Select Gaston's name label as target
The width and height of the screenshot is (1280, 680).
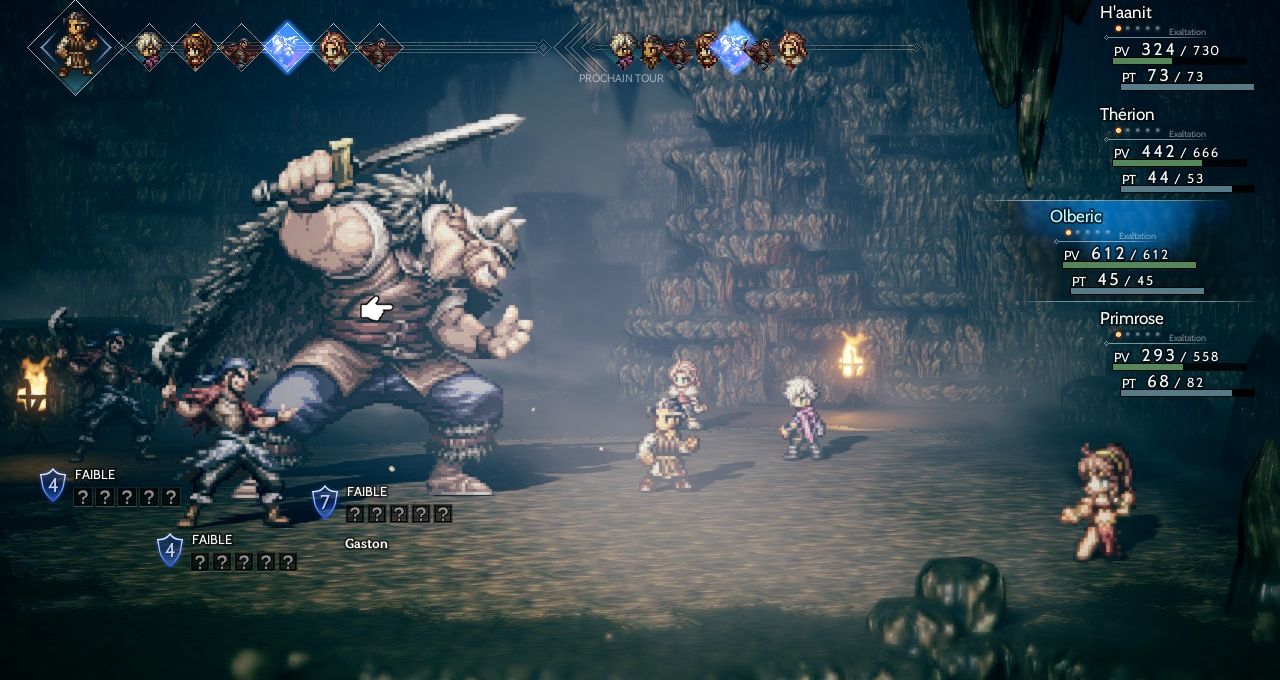click(366, 544)
